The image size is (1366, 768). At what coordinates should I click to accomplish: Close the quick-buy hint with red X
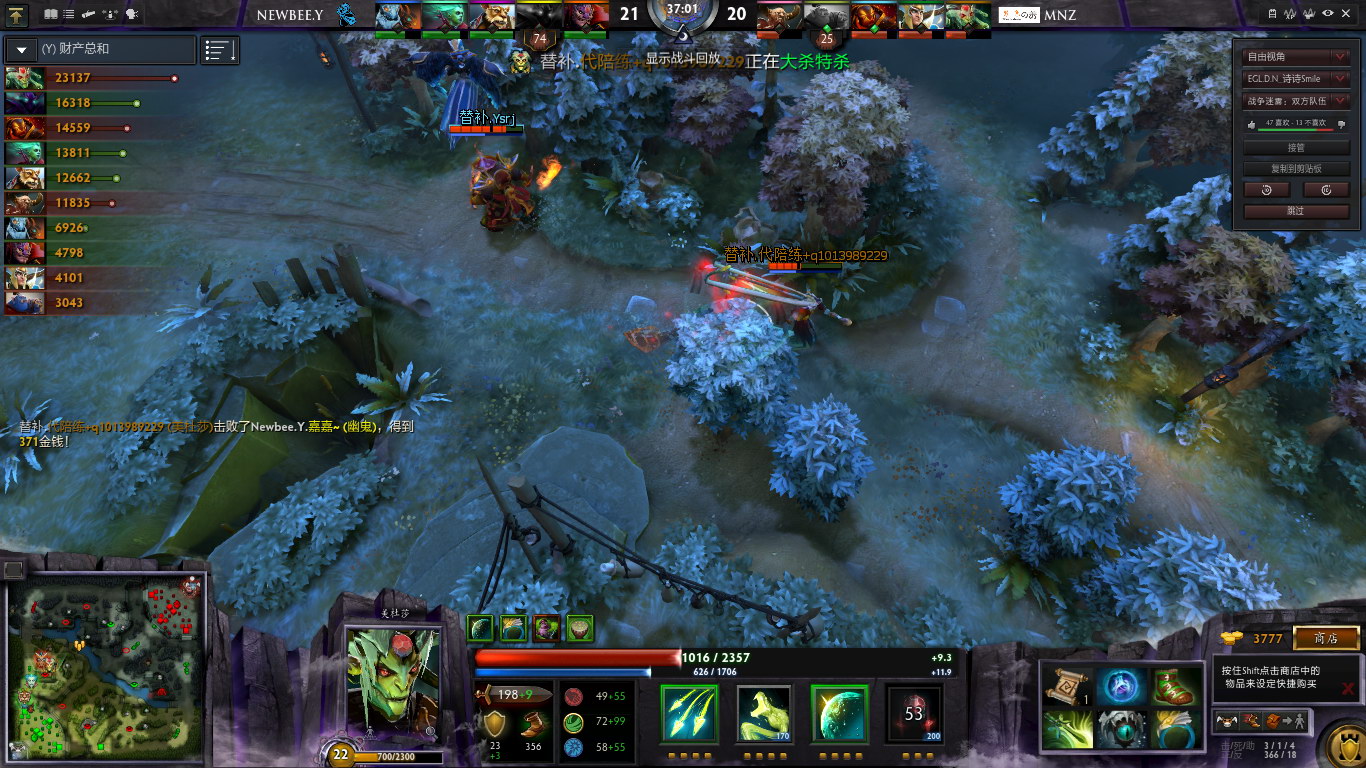click(x=1348, y=688)
